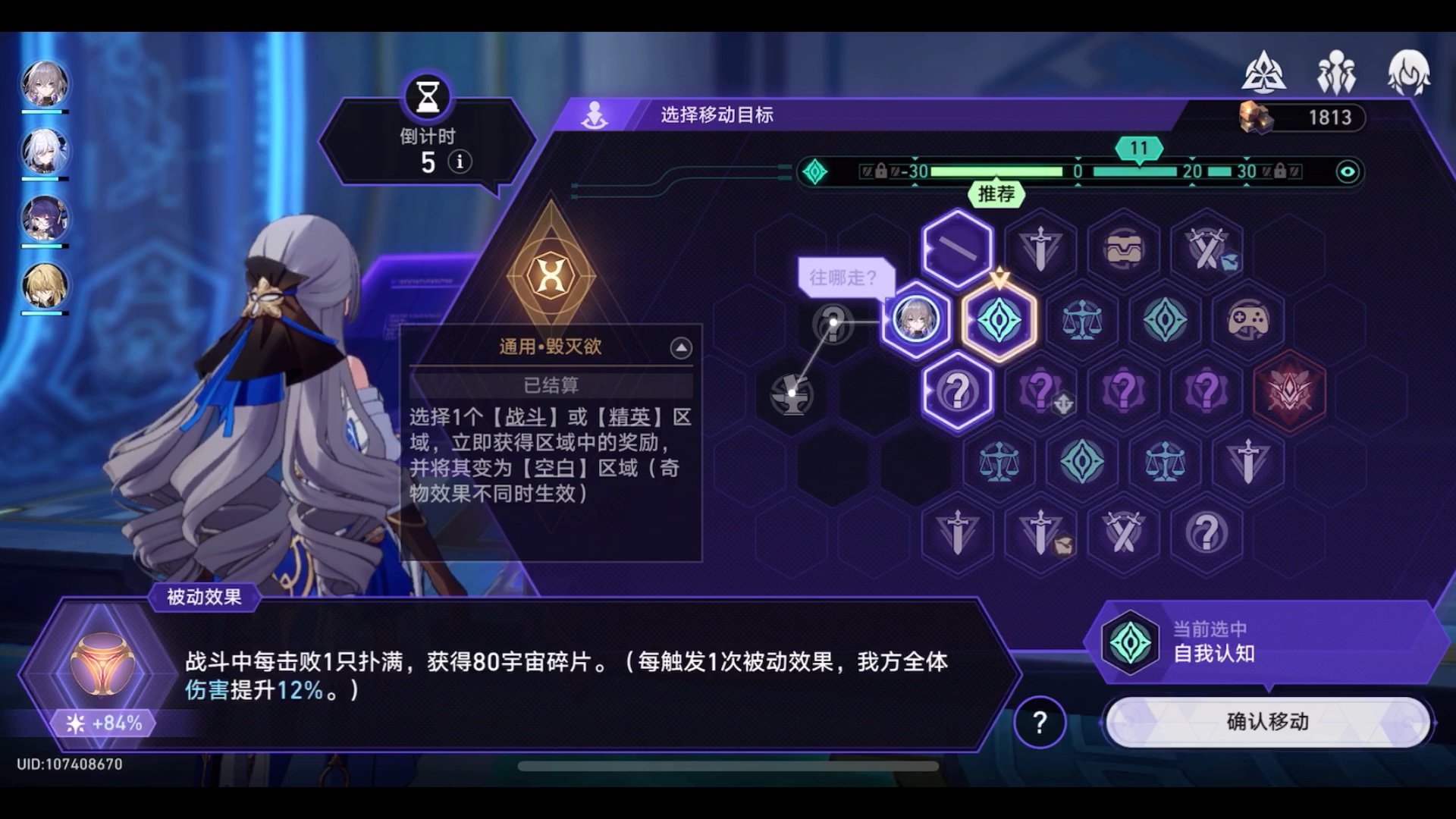Select a scales occurrence tile on the grid
Image resolution: width=1456 pixels, height=819 pixels.
pos(1081,319)
